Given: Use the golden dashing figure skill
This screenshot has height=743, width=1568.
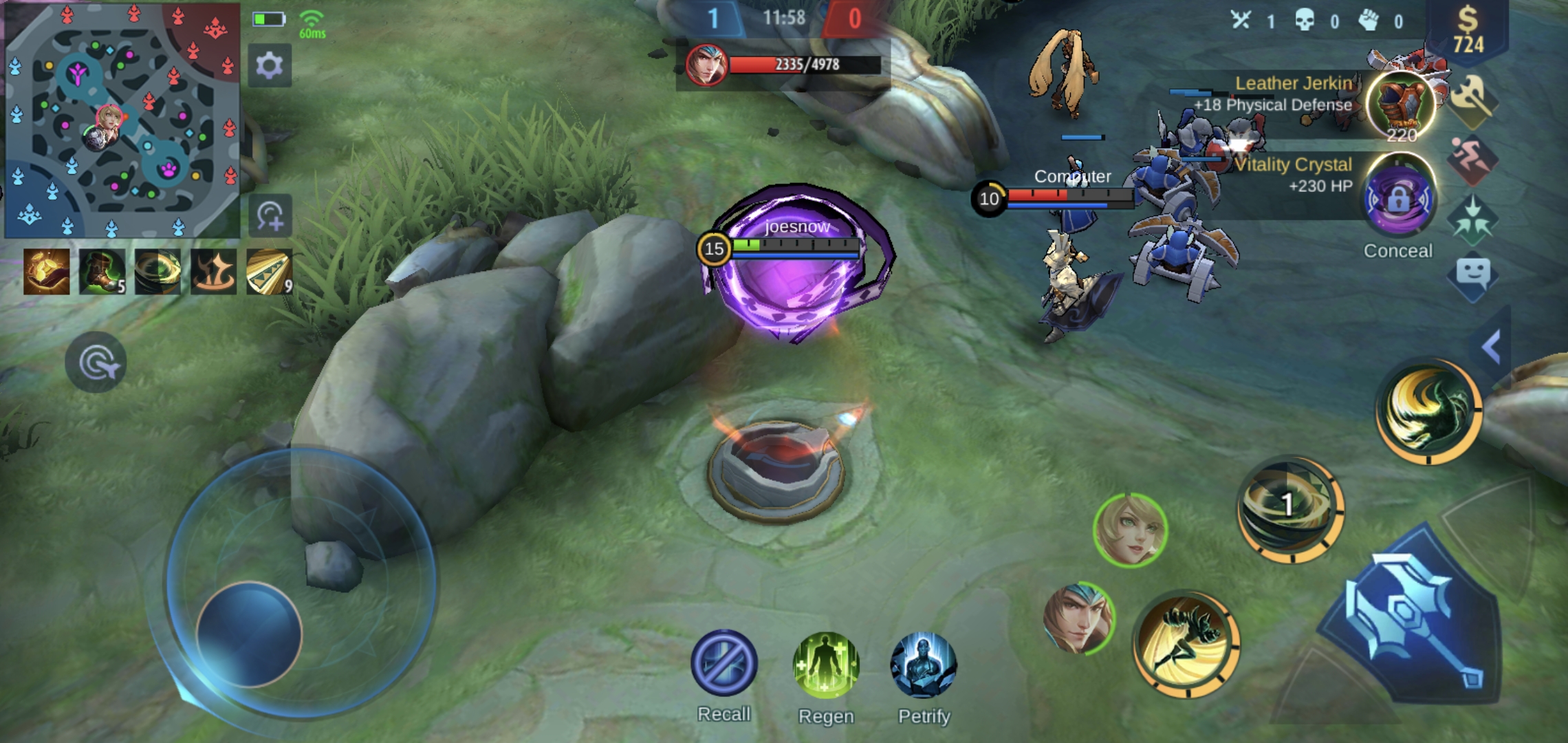Looking at the screenshot, I should (x=1186, y=643).
